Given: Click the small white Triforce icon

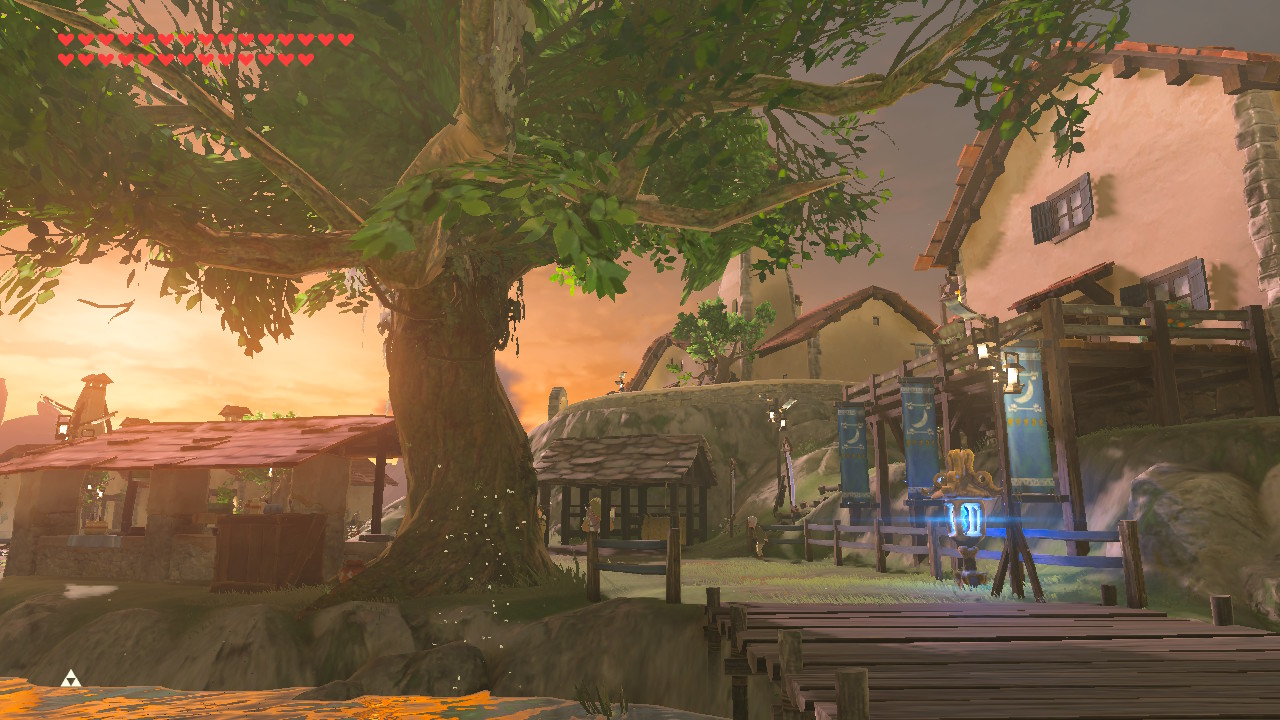Looking at the screenshot, I should [x=69, y=678].
